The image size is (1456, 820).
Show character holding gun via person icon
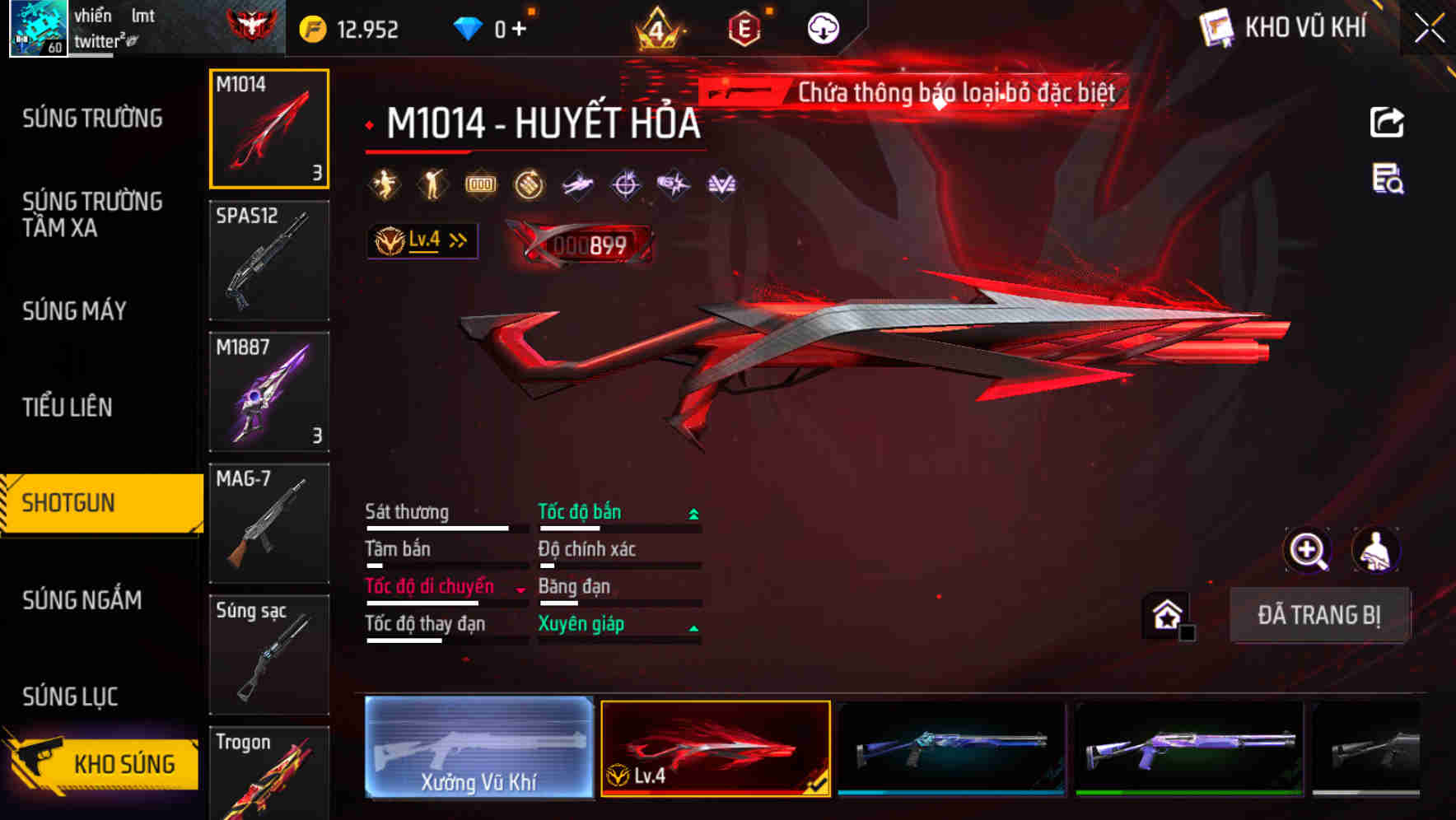point(1377,550)
